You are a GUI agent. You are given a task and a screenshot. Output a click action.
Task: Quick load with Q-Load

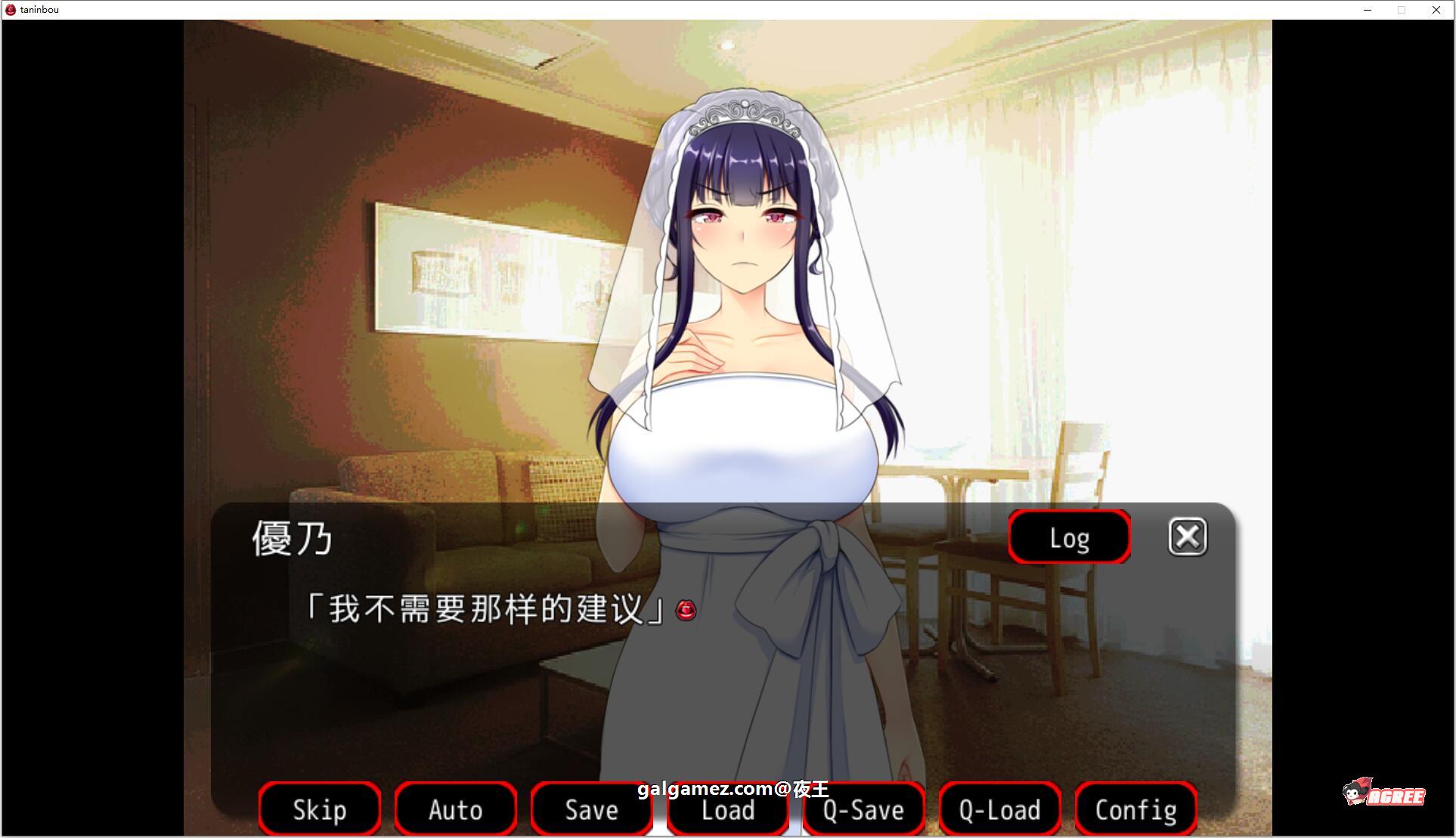pos(999,809)
